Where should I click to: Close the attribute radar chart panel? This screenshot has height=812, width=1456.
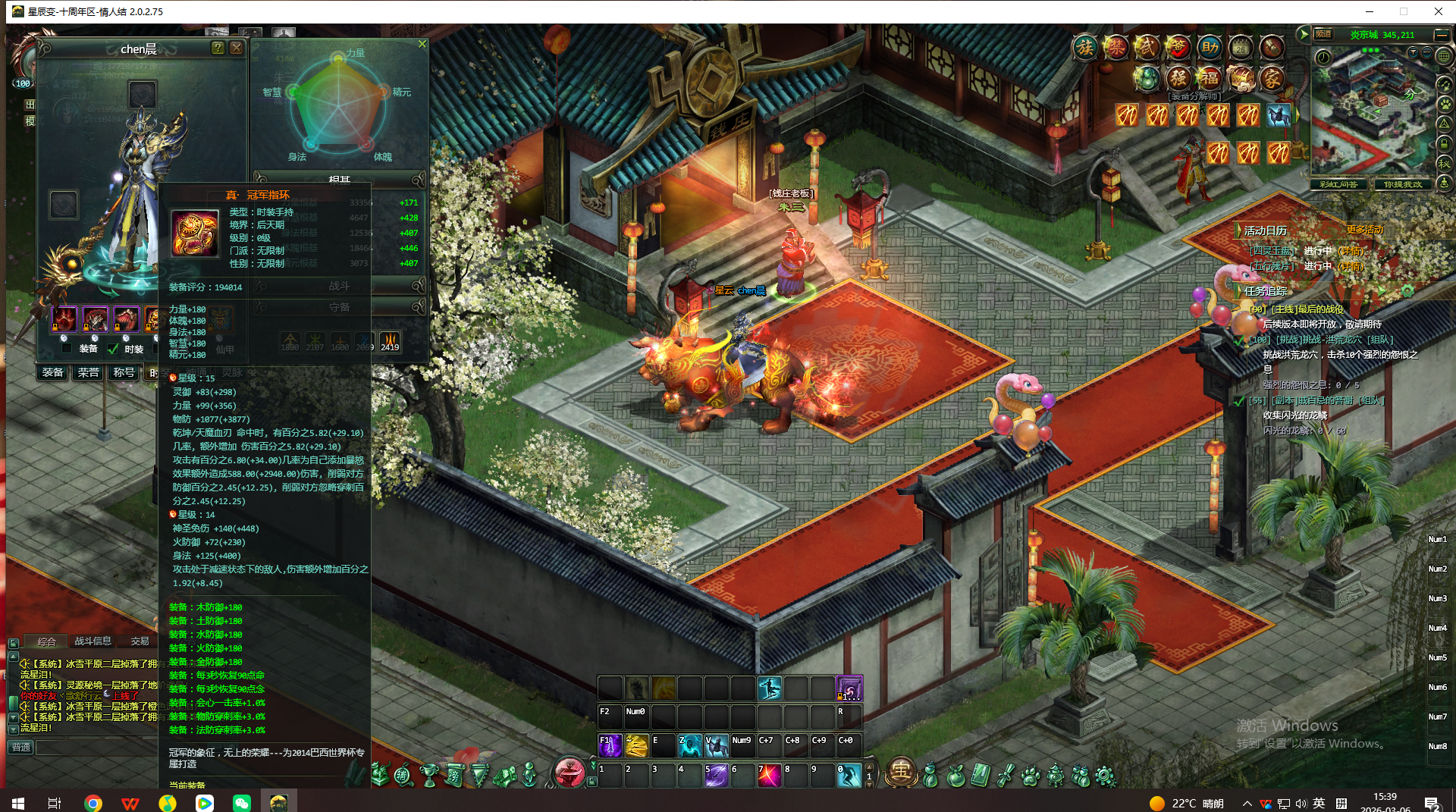pos(422,44)
